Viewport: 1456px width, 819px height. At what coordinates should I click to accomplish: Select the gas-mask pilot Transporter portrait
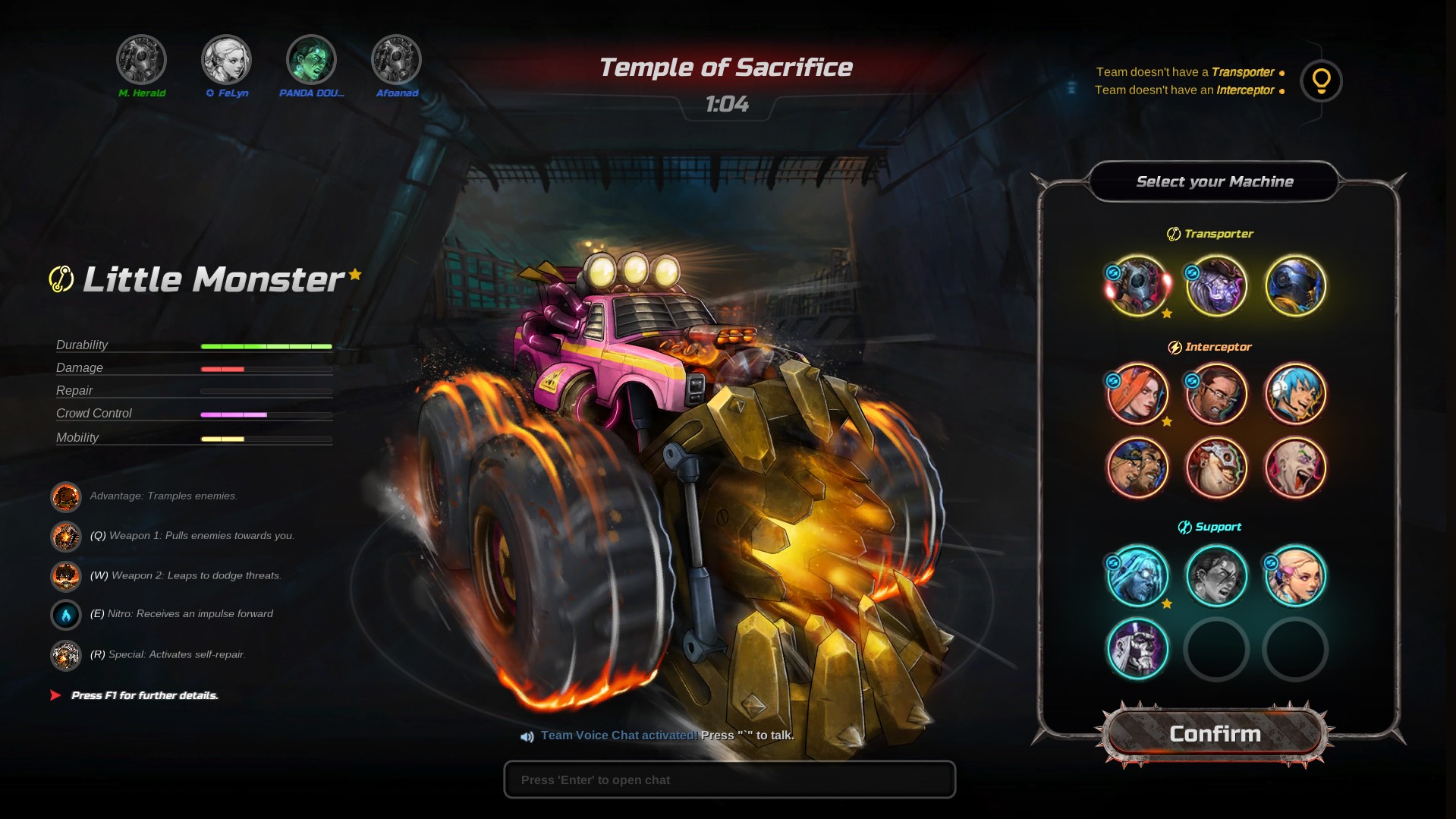pyautogui.click(x=1137, y=286)
